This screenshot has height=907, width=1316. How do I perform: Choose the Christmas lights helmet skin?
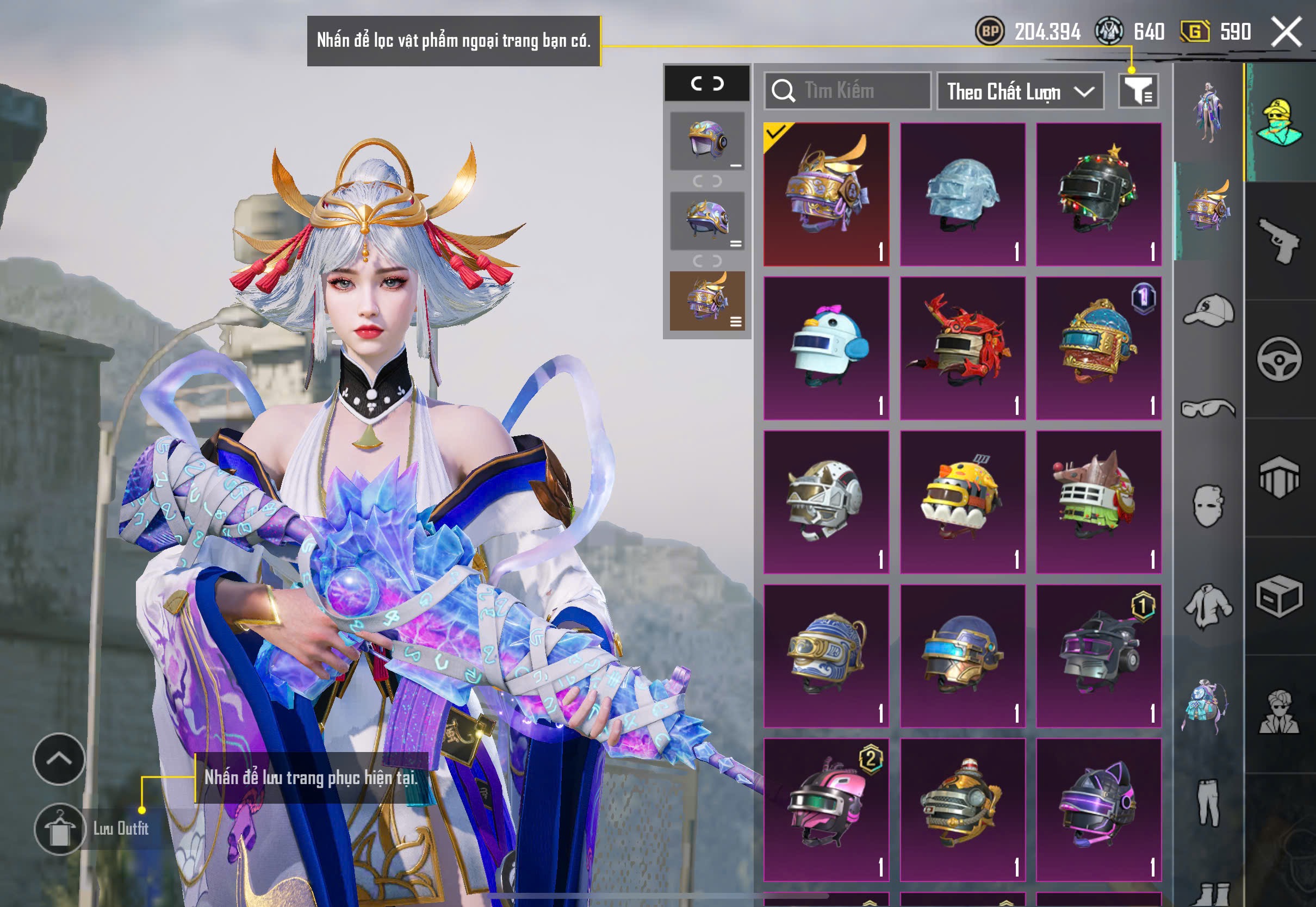point(1098,194)
